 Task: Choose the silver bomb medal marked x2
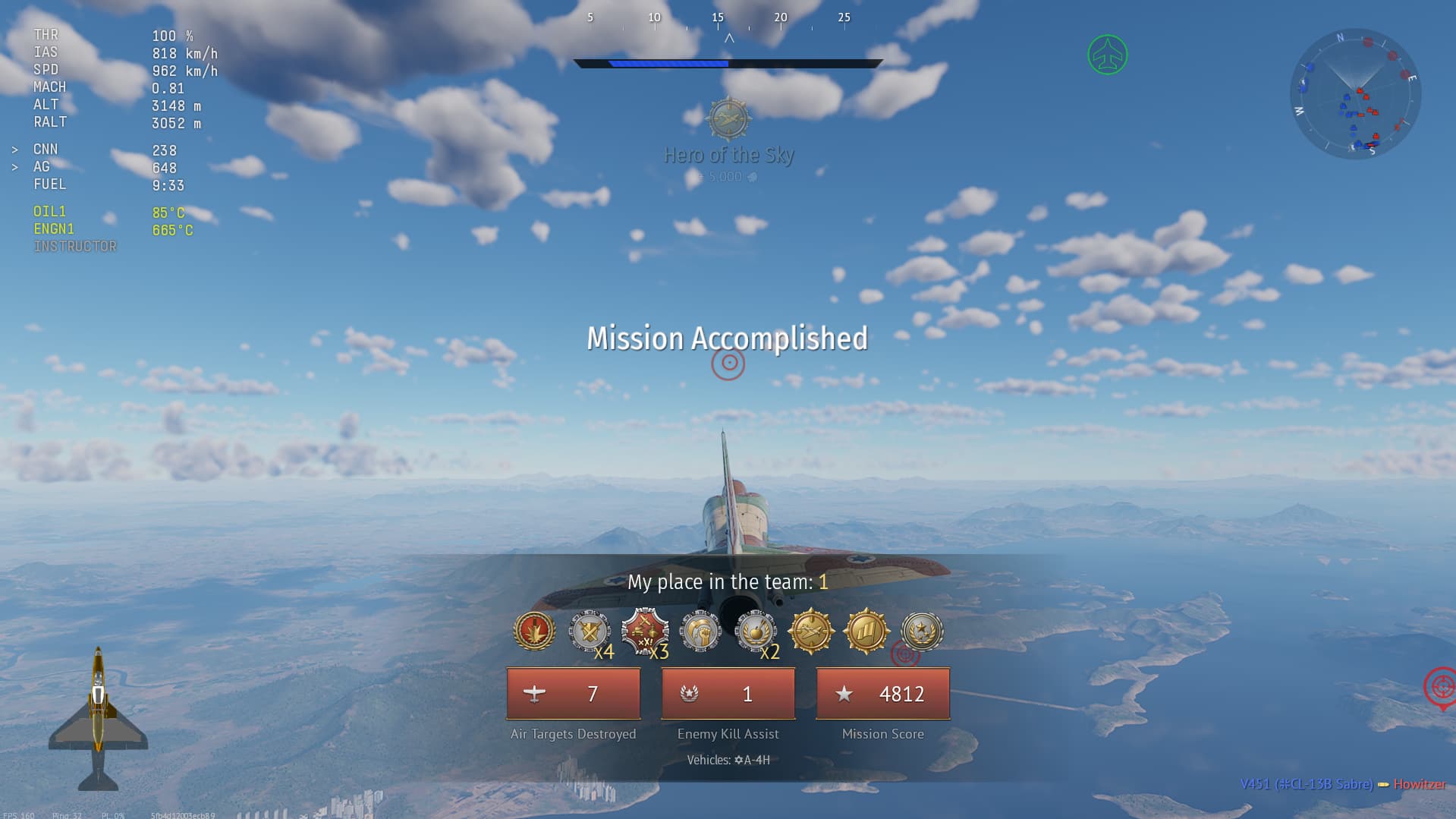click(756, 632)
